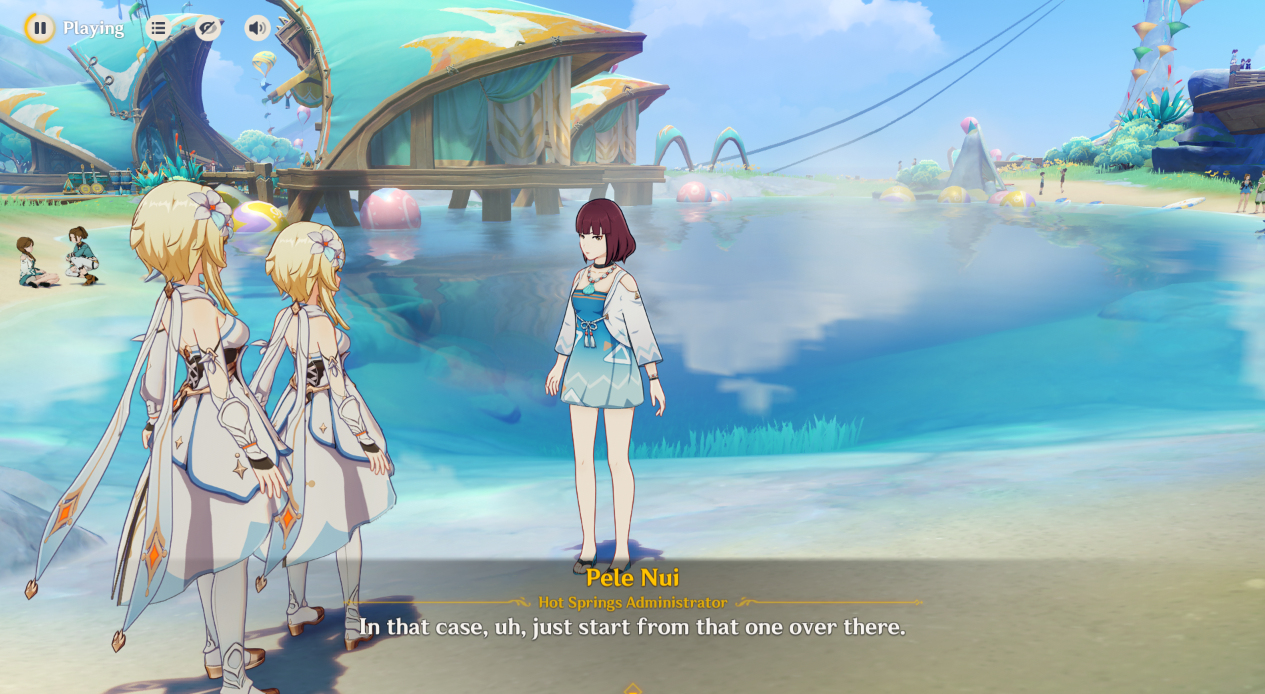Advance dialogue using the diamond continue marker
The width and height of the screenshot is (1265, 694).
(632, 688)
